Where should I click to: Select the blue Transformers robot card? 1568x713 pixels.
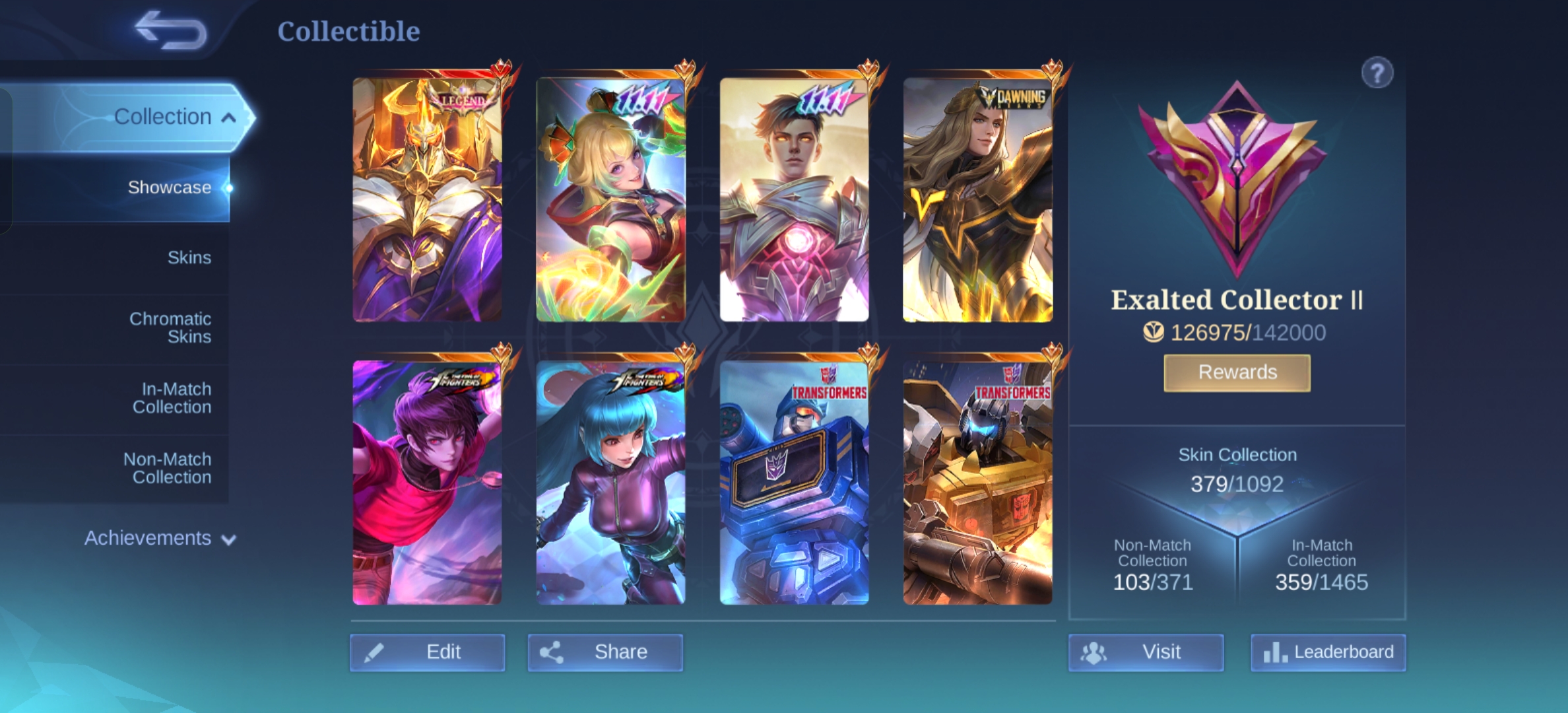click(794, 482)
